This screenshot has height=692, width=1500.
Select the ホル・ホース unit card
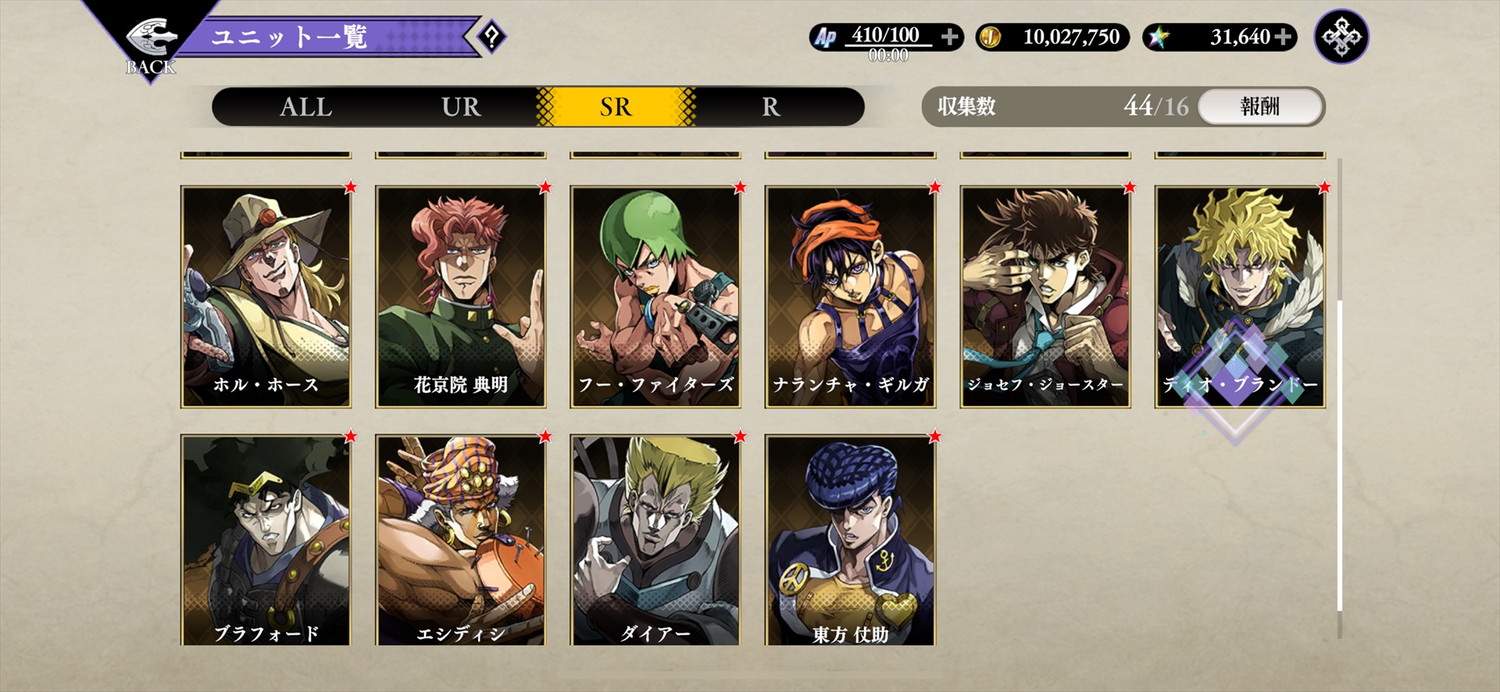[x=266, y=297]
